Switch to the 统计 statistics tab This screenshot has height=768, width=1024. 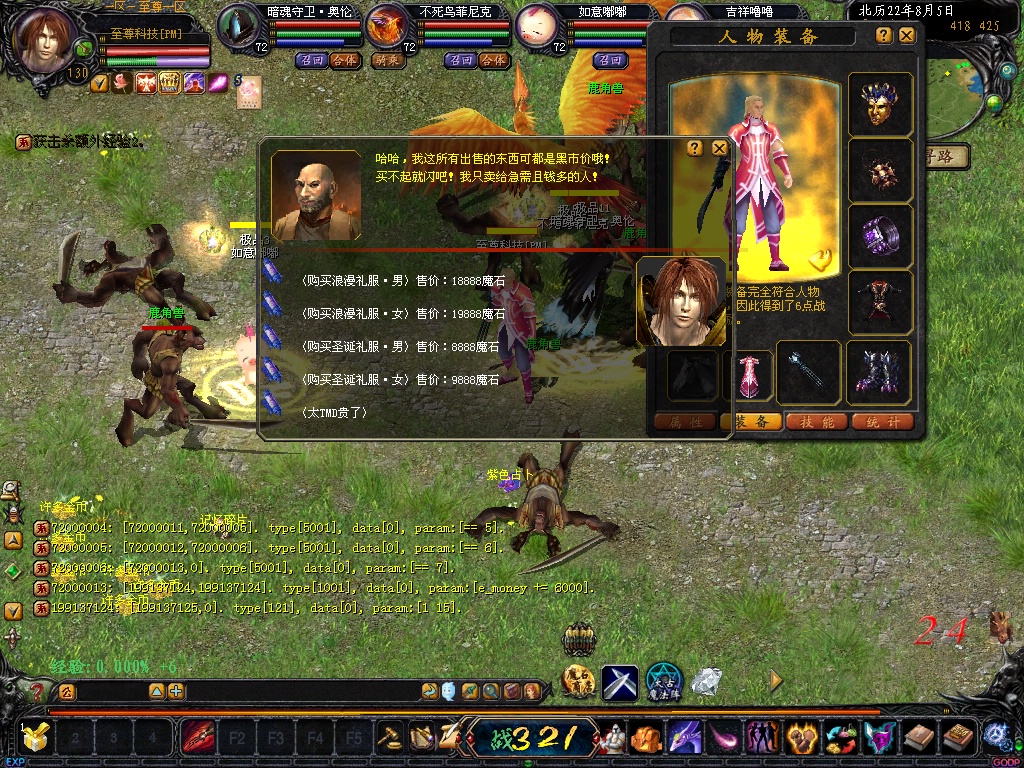pyautogui.click(x=882, y=422)
